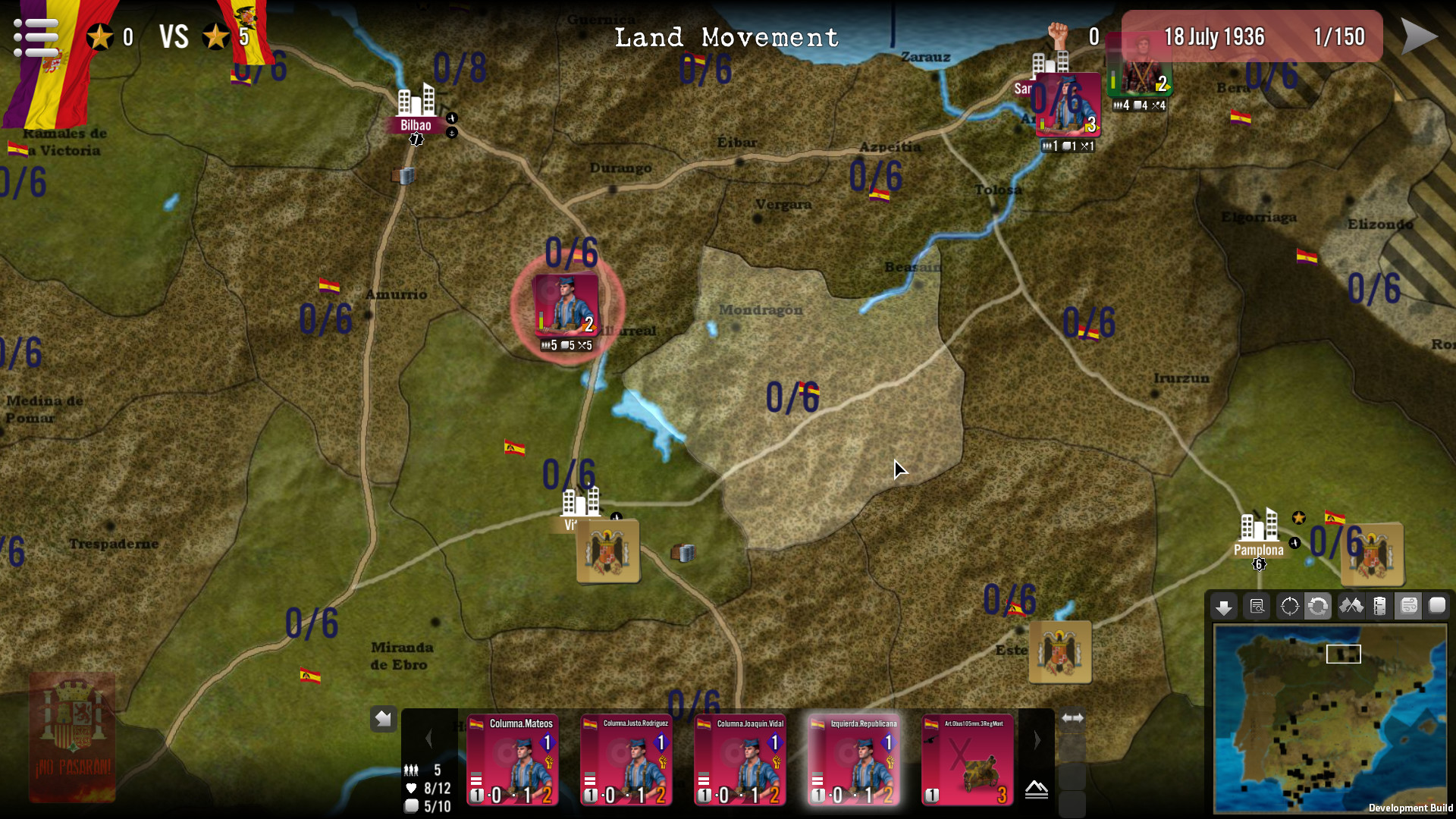Click the center-view crosshair icon above minimap
Image resolution: width=1456 pixels, height=819 pixels.
[x=1289, y=607]
